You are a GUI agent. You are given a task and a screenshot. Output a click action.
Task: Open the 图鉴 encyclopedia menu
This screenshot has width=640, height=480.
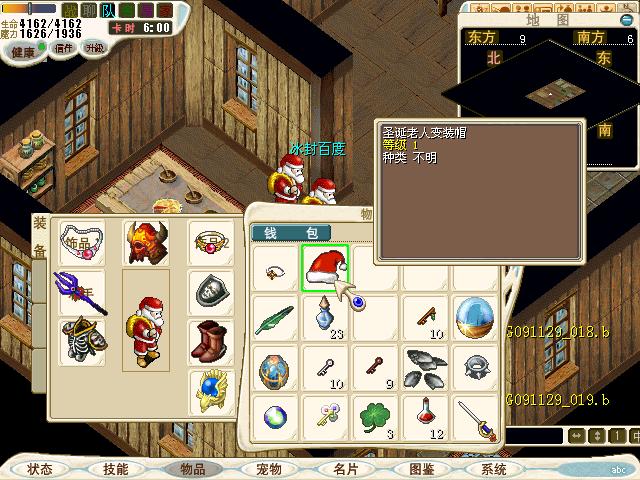(x=421, y=468)
